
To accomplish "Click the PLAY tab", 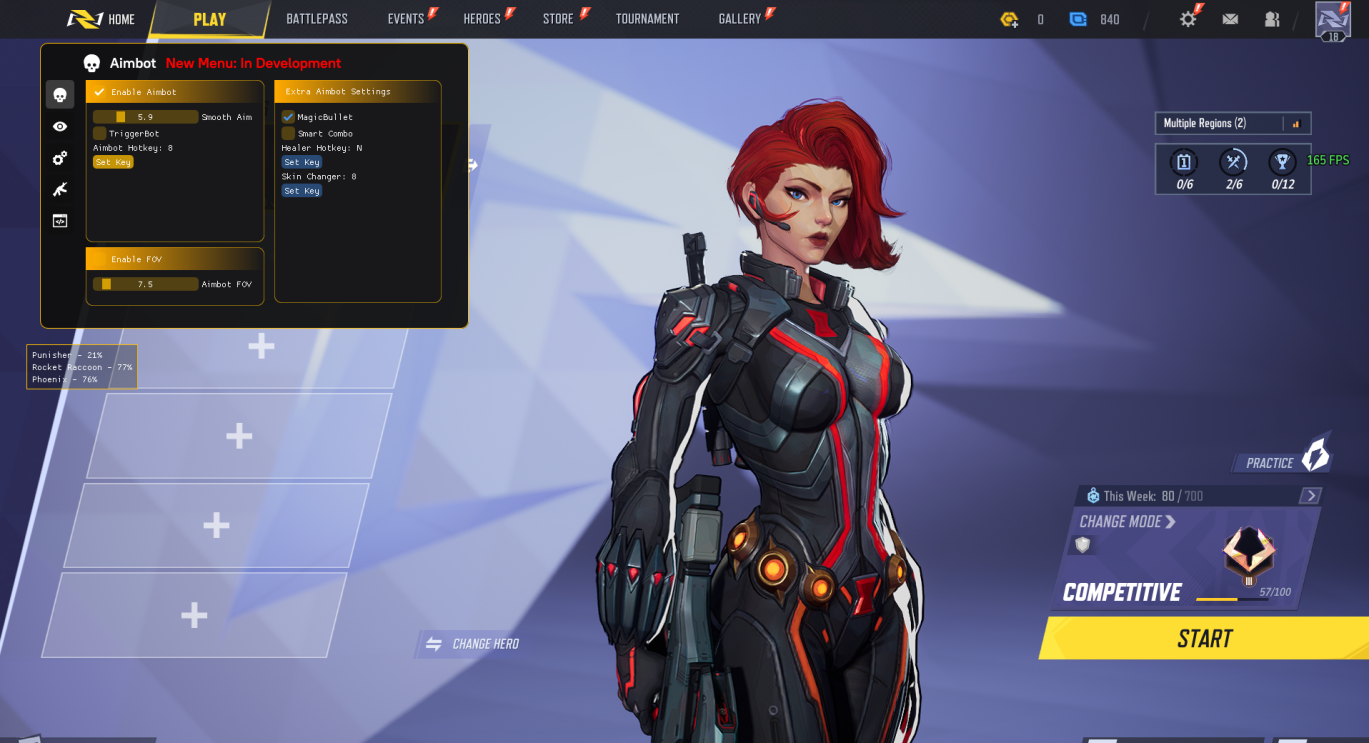I will coord(210,19).
